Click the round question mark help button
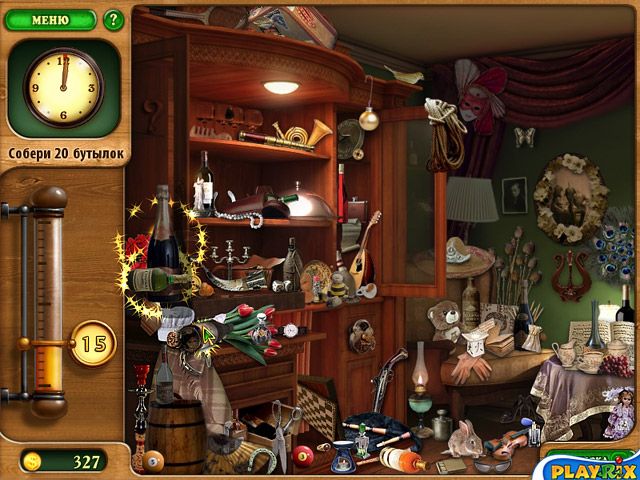Image resolution: width=640 pixels, height=480 pixels. (113, 19)
